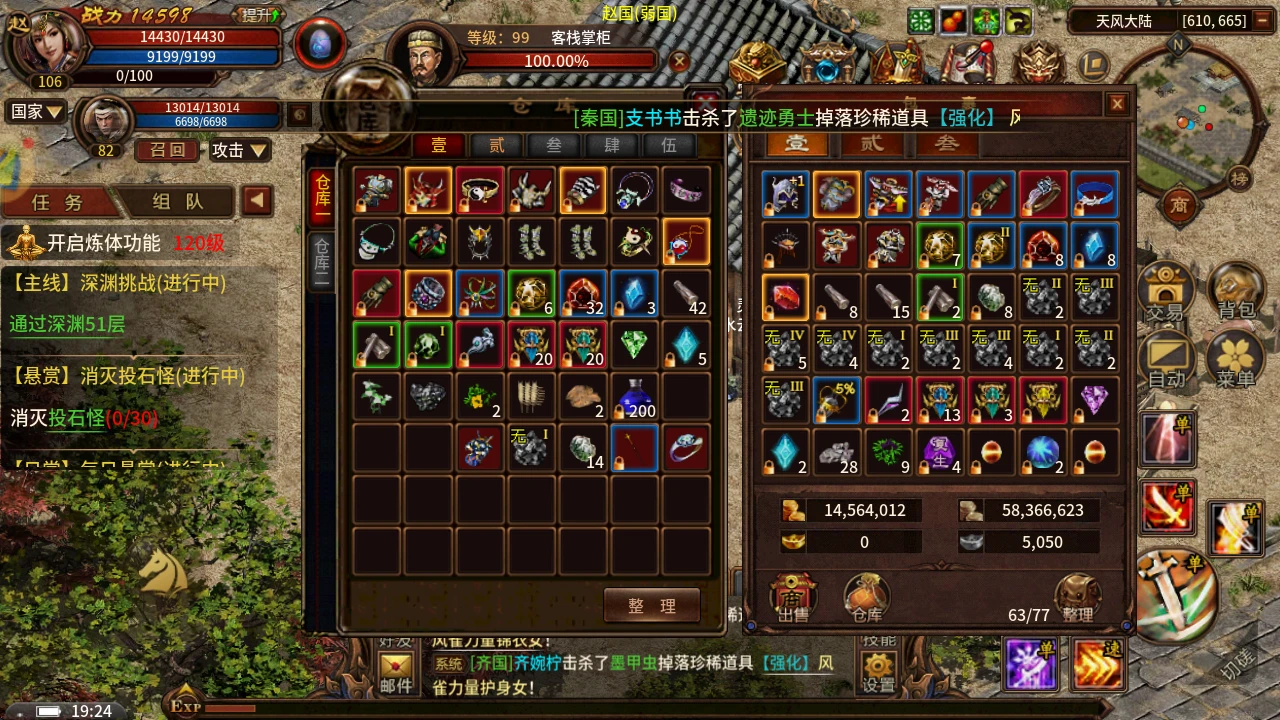Open the 仓库 bag-side button
This screenshot has width=1280, height=720.
click(866, 598)
